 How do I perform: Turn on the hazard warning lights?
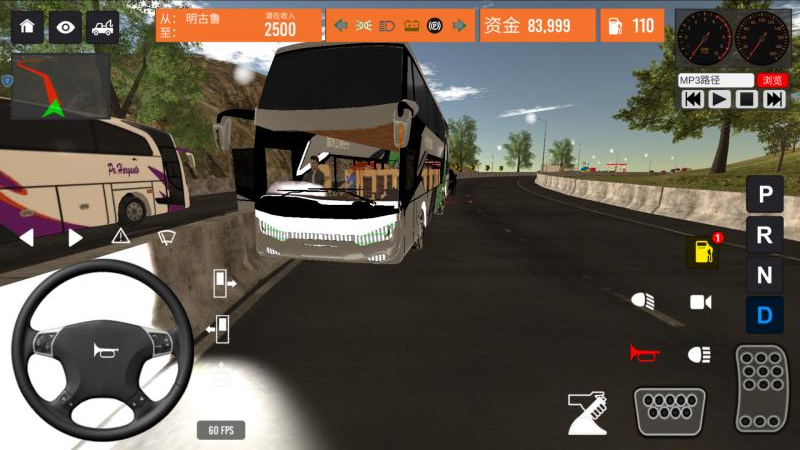tap(120, 237)
